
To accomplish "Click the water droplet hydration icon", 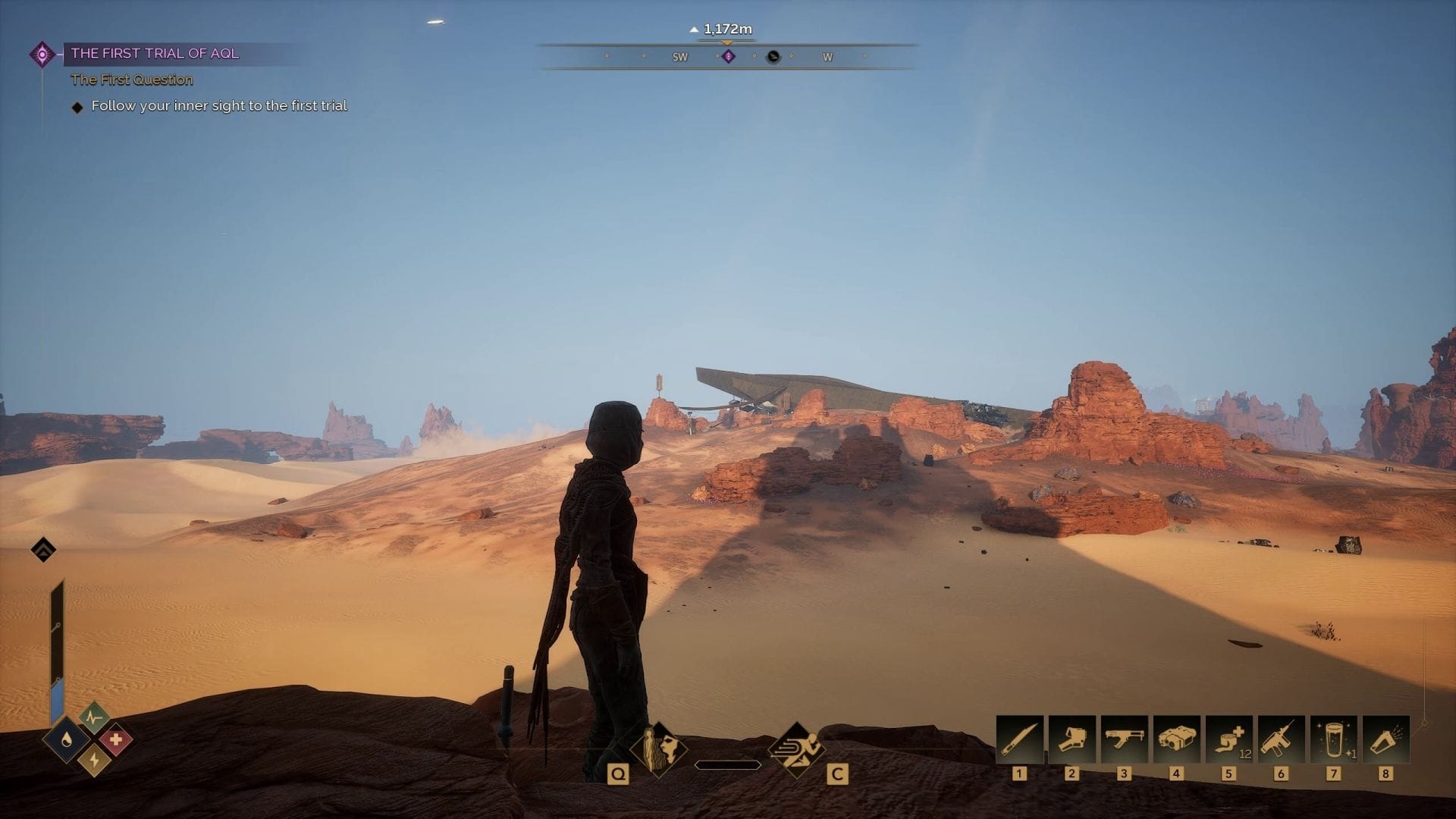I will tap(67, 741).
